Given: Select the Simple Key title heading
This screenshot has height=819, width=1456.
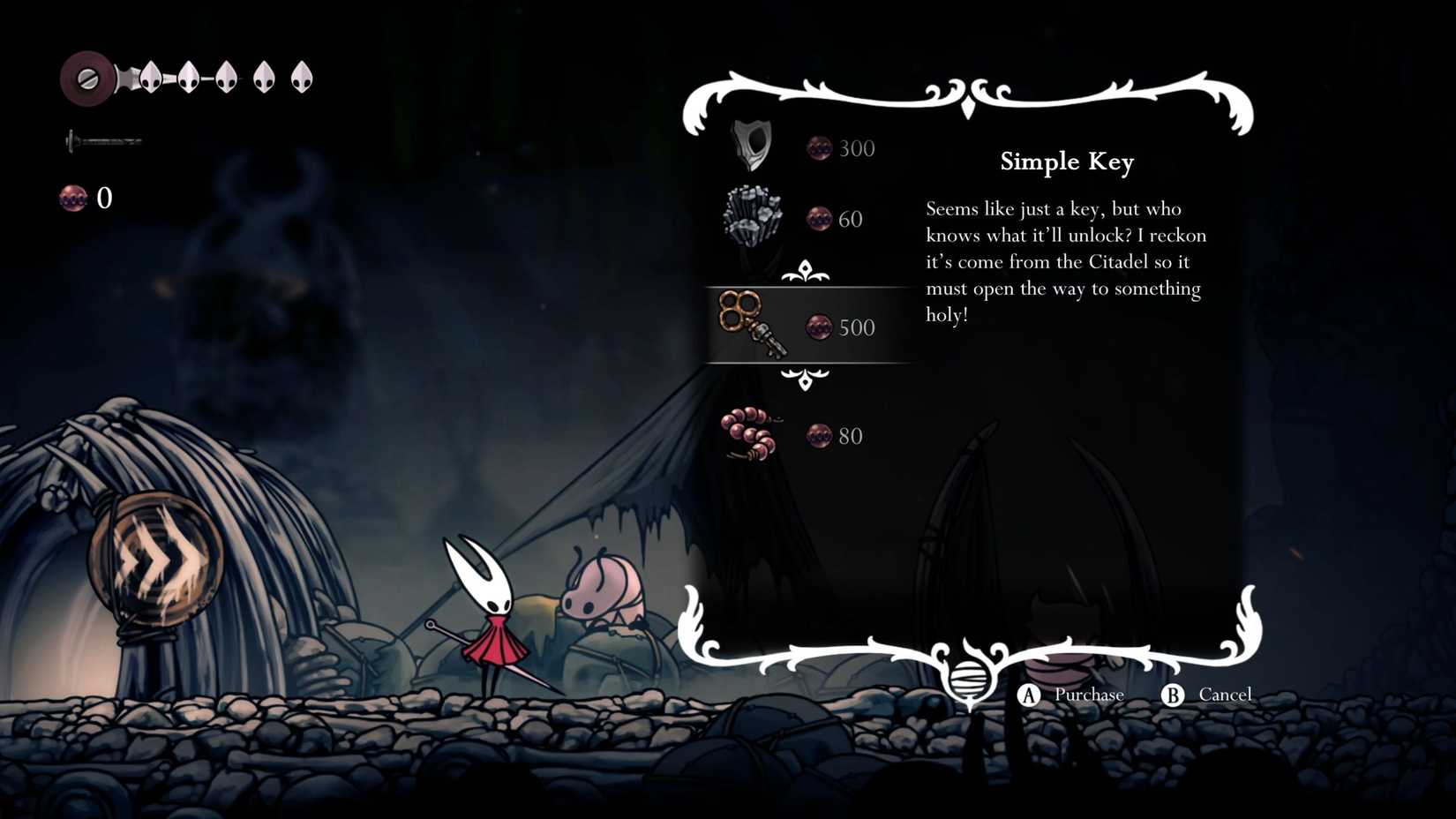Looking at the screenshot, I should pos(1066,162).
